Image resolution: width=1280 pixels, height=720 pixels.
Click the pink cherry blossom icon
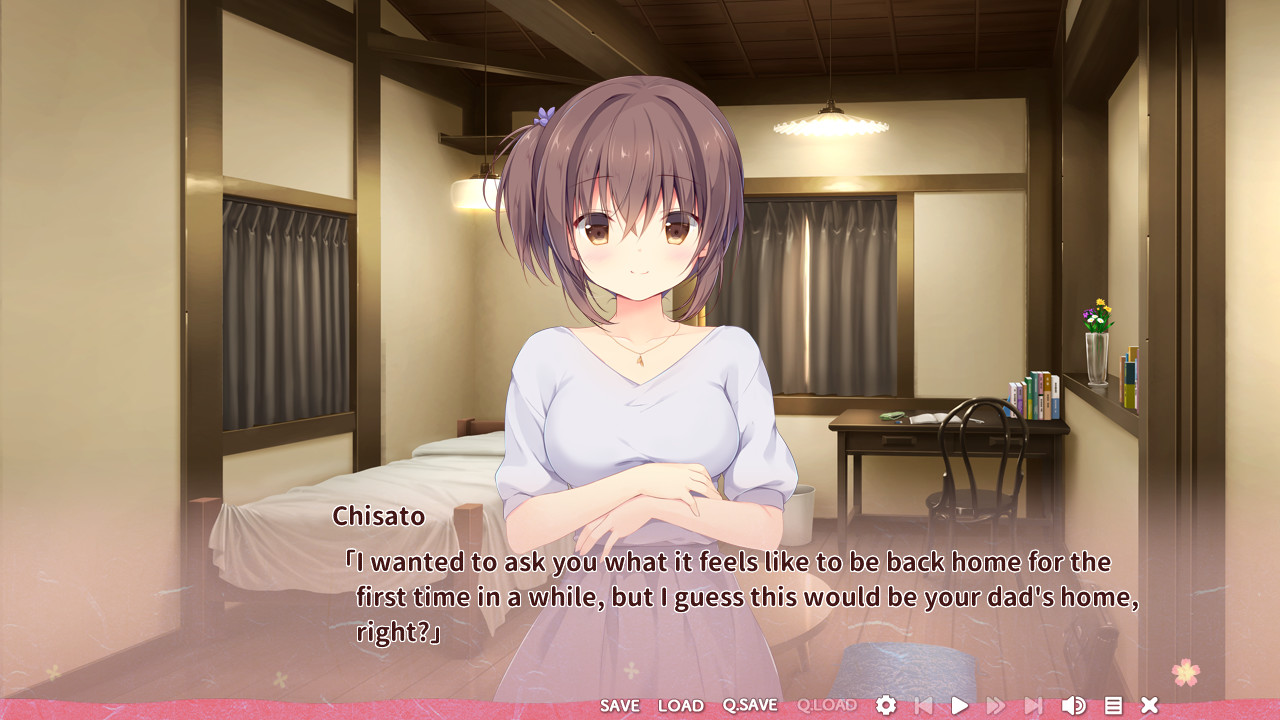pos(1186,672)
